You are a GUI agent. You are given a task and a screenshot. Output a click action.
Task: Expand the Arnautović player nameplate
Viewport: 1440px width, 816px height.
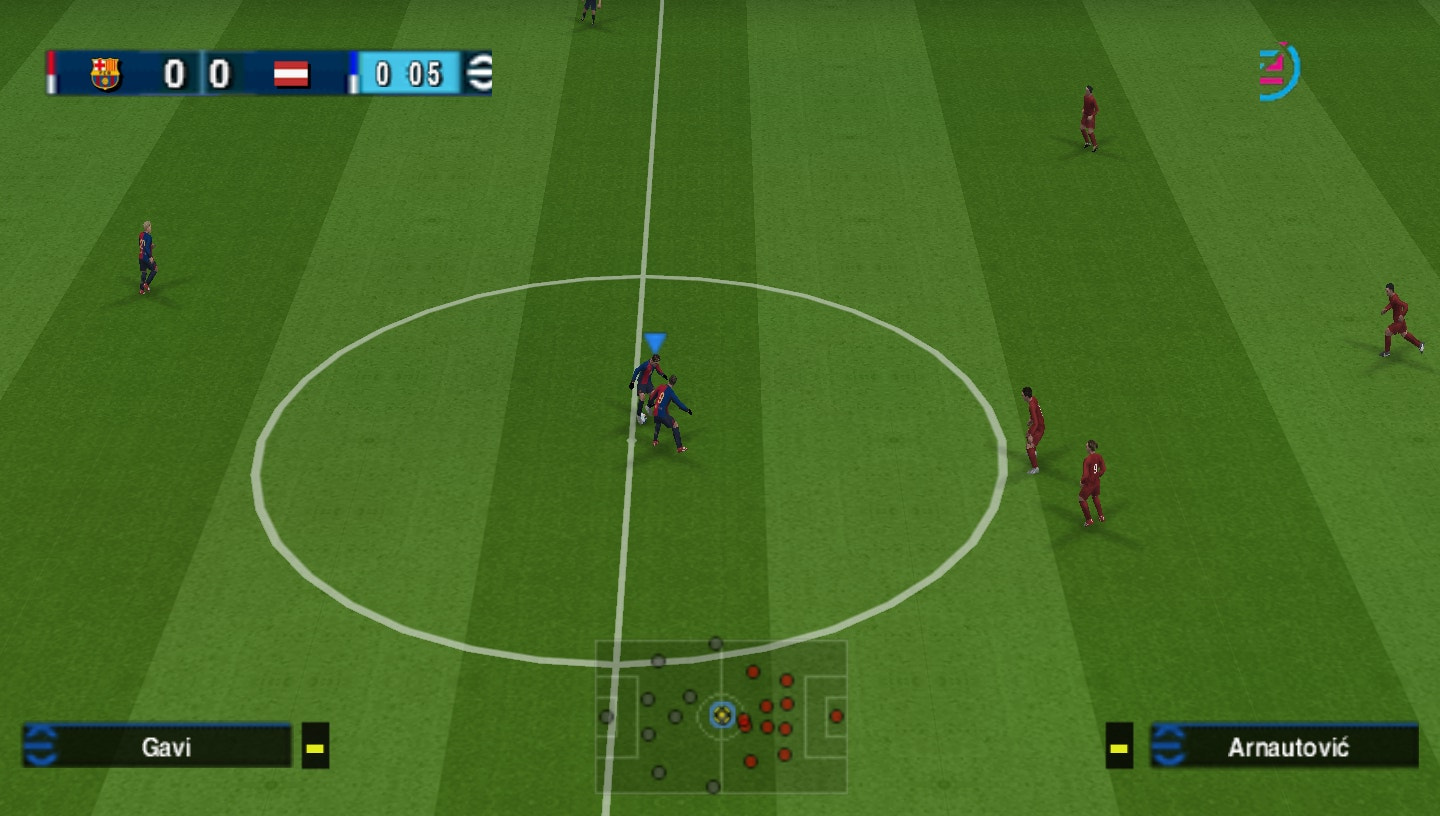(x=1285, y=747)
